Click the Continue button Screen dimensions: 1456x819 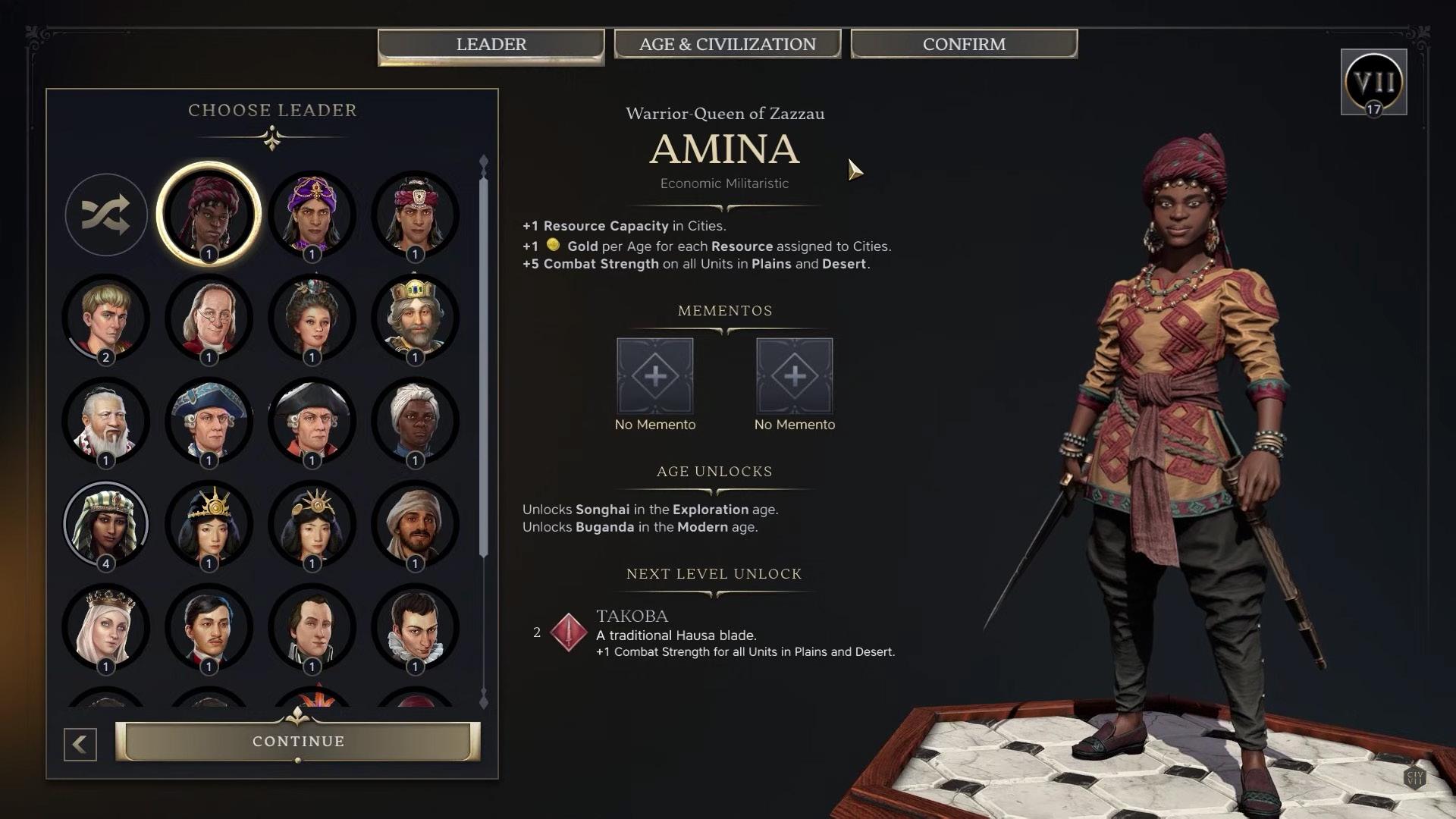click(x=298, y=741)
